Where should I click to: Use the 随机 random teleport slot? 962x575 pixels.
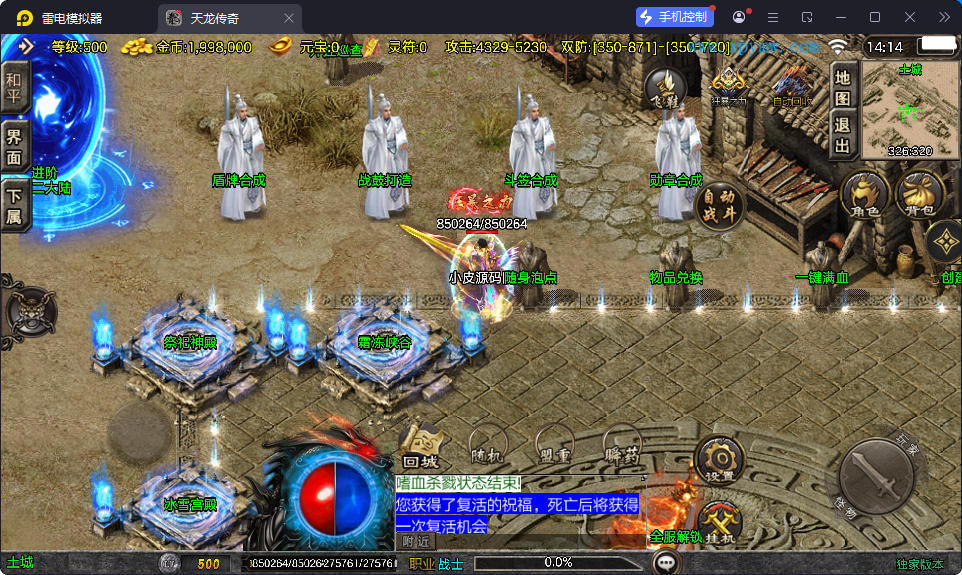tap(487, 447)
